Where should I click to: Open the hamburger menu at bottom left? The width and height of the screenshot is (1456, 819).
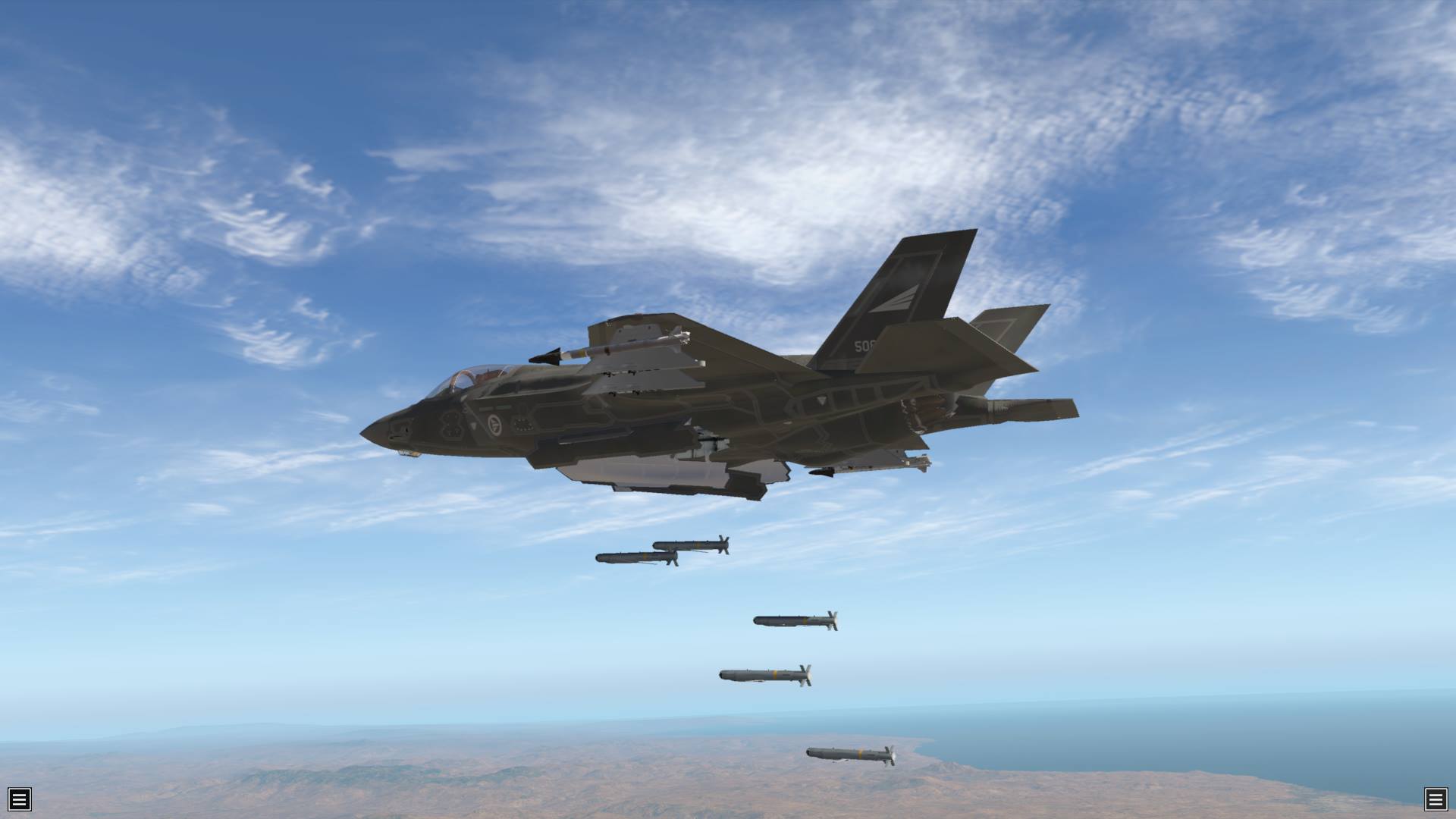[x=20, y=799]
